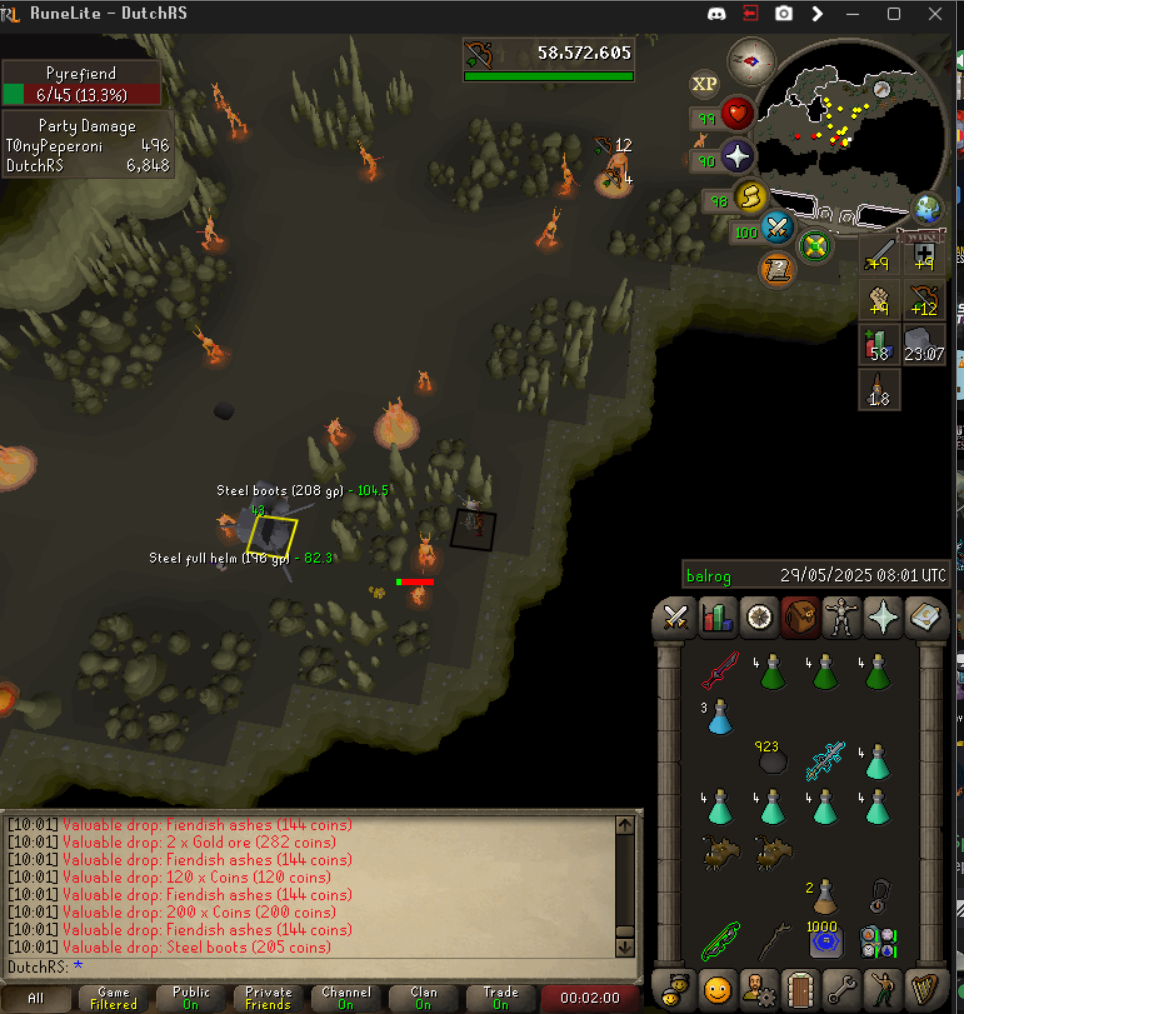Open the Prayer tab
This screenshot has width=1152, height=1014.
884,618
